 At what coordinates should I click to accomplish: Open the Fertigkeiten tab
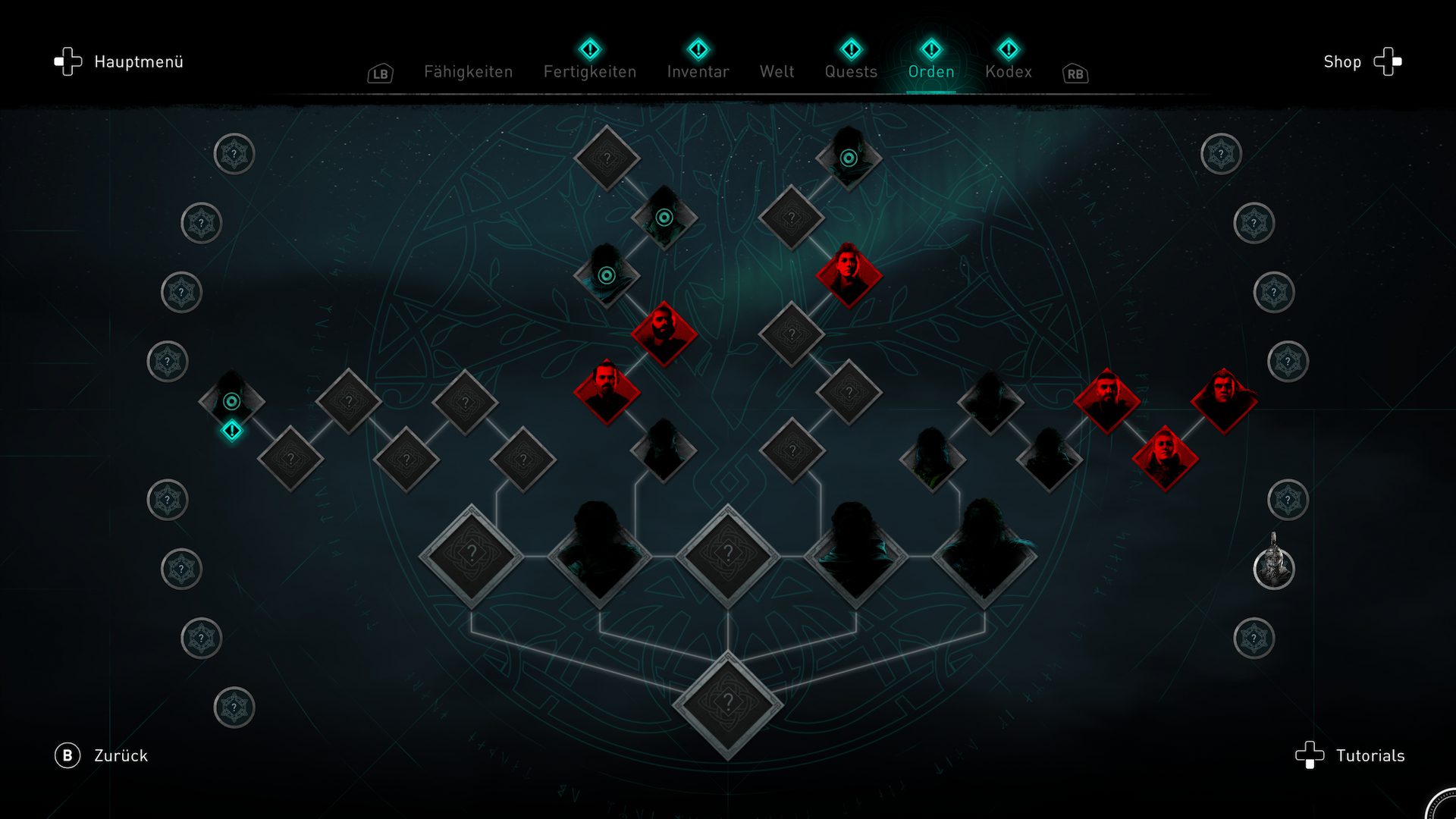point(589,71)
